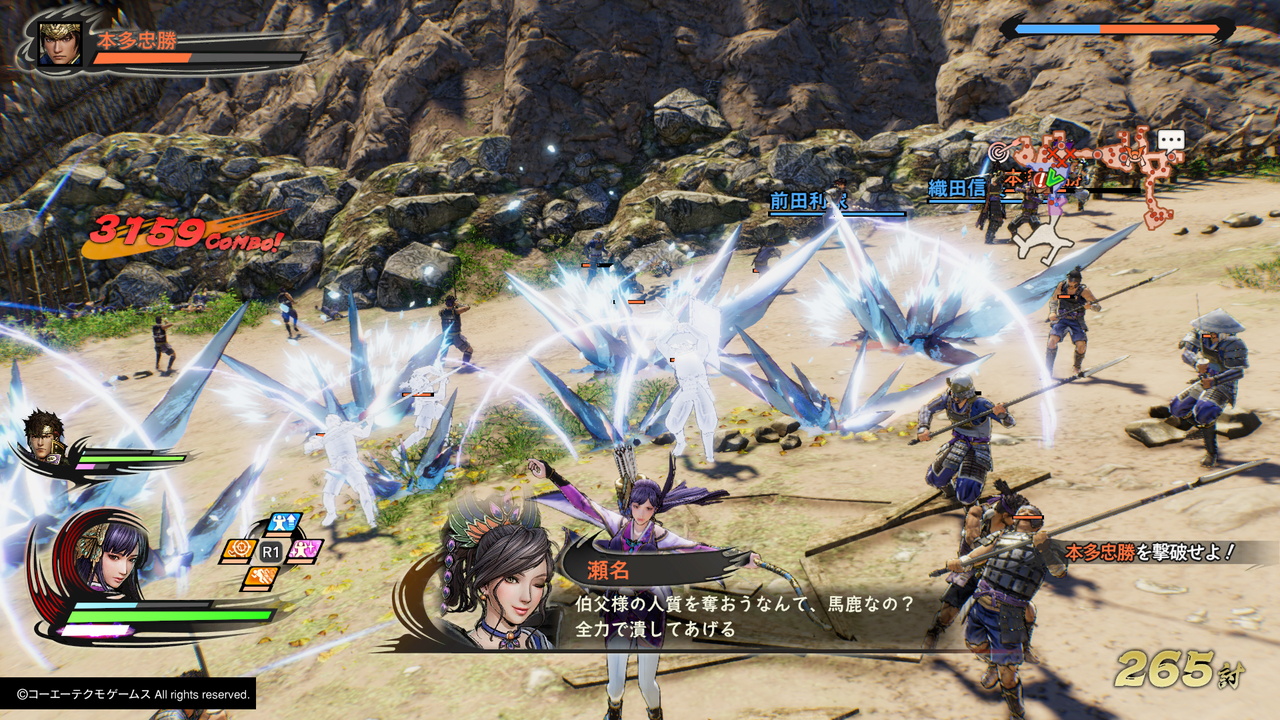Select the red exclamation alert icon on the minimap

point(1040,180)
